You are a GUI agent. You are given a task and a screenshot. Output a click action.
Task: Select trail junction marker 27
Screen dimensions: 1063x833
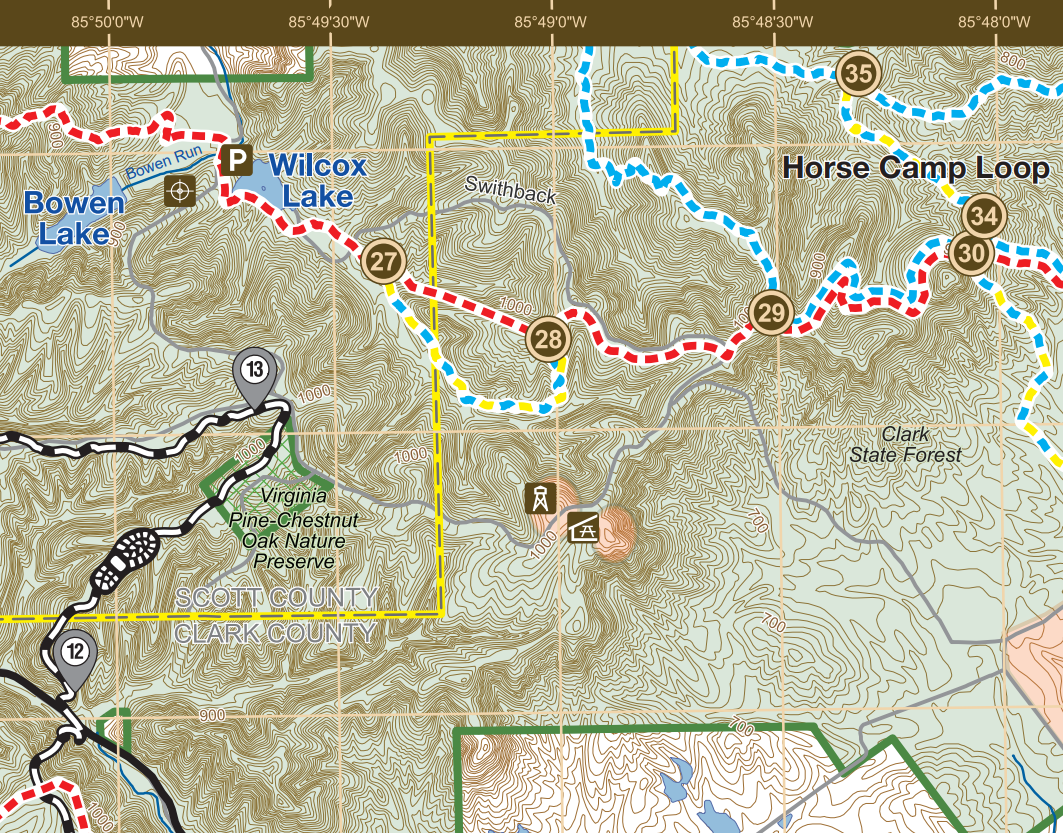tap(384, 262)
